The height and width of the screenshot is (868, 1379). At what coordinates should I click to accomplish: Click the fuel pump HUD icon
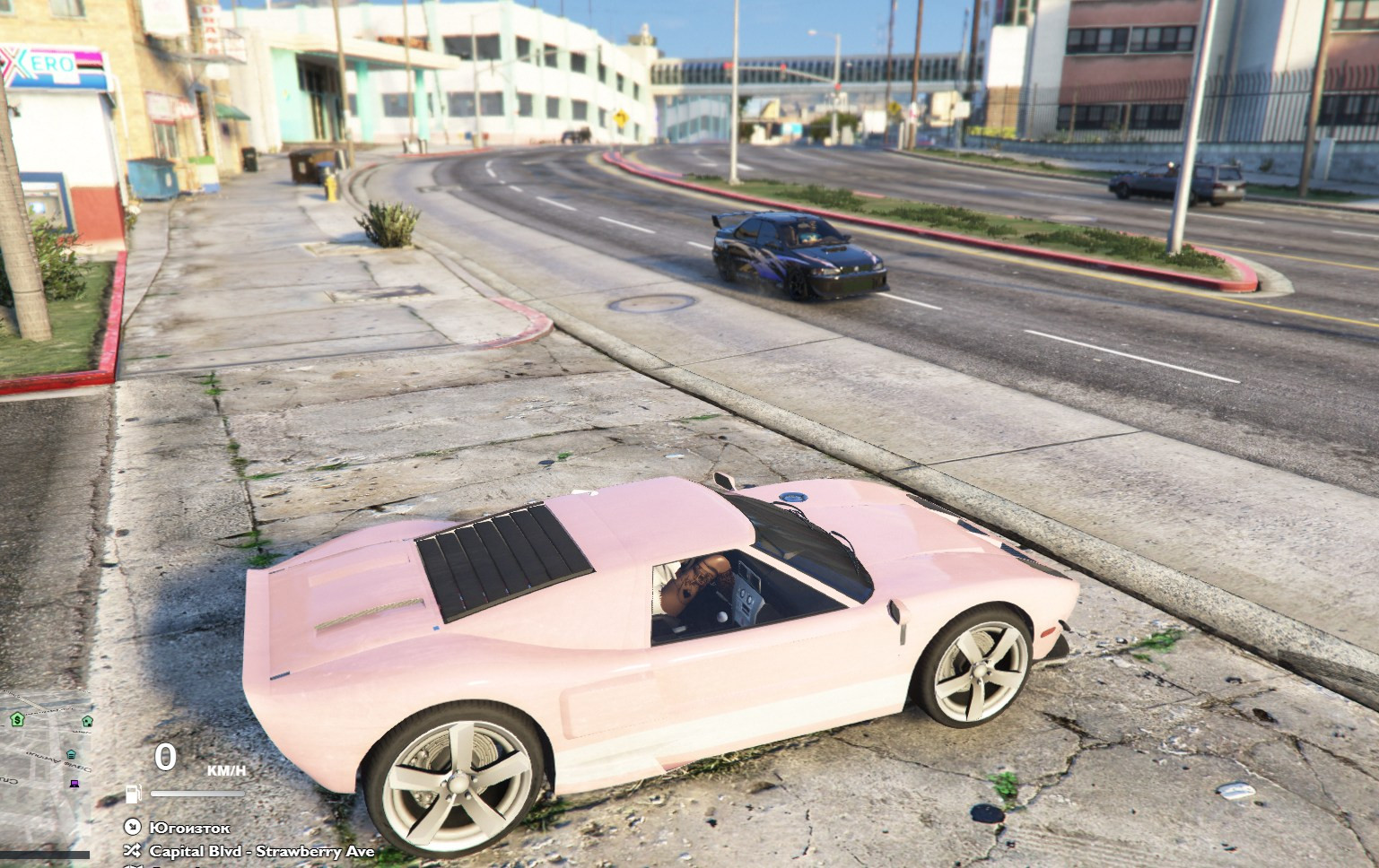coord(135,793)
